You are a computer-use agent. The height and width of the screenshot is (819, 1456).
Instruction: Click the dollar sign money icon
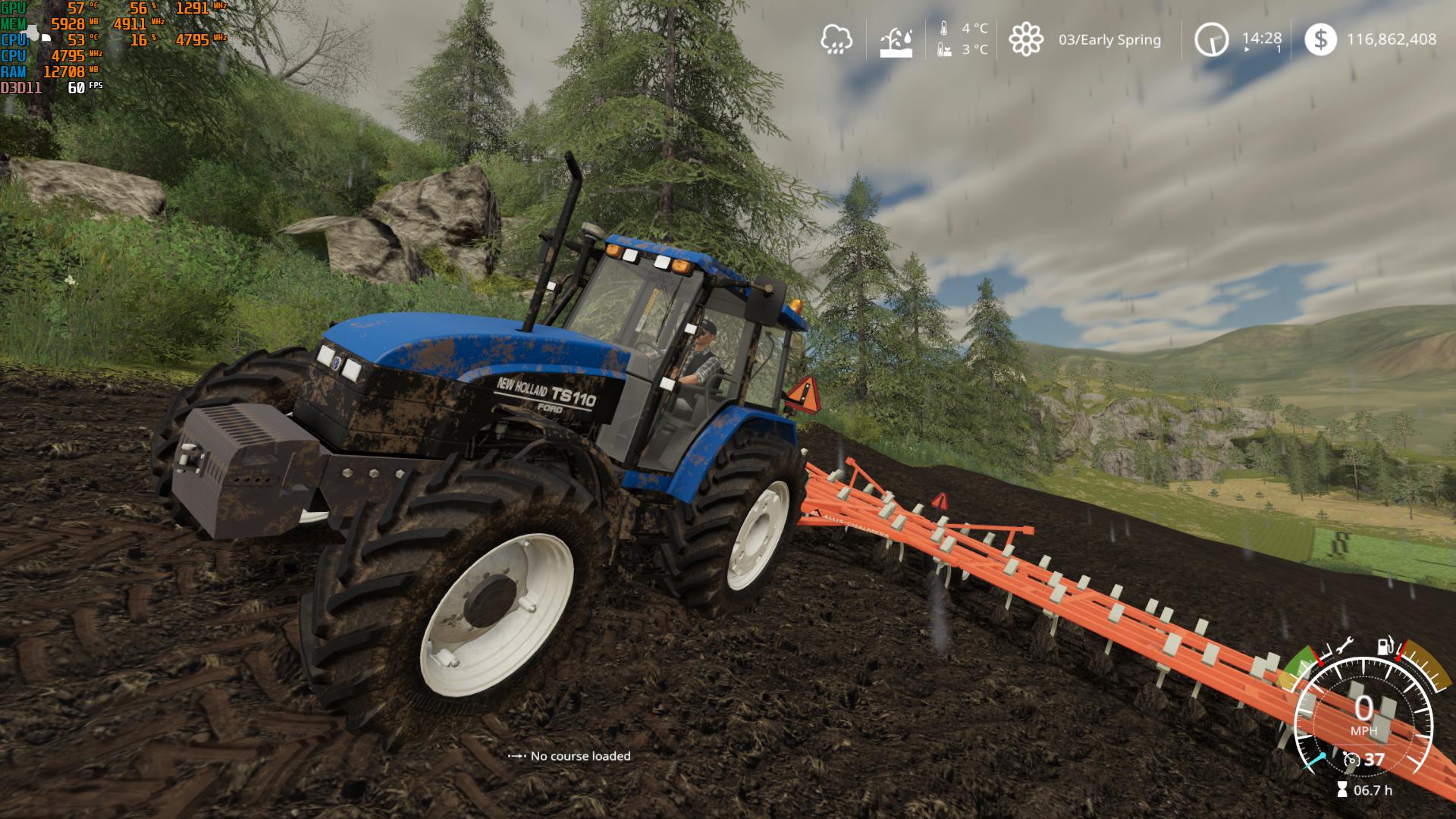(1322, 40)
